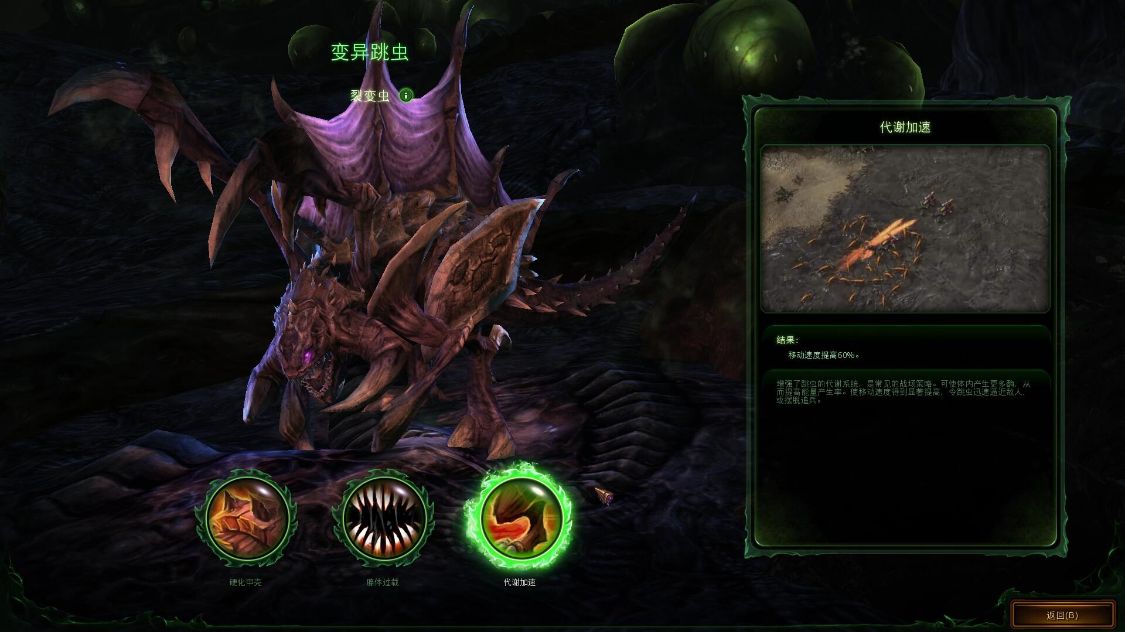The image size is (1125, 632).
Task: Open the info icon beside 裂变虫
Action: tap(407, 95)
